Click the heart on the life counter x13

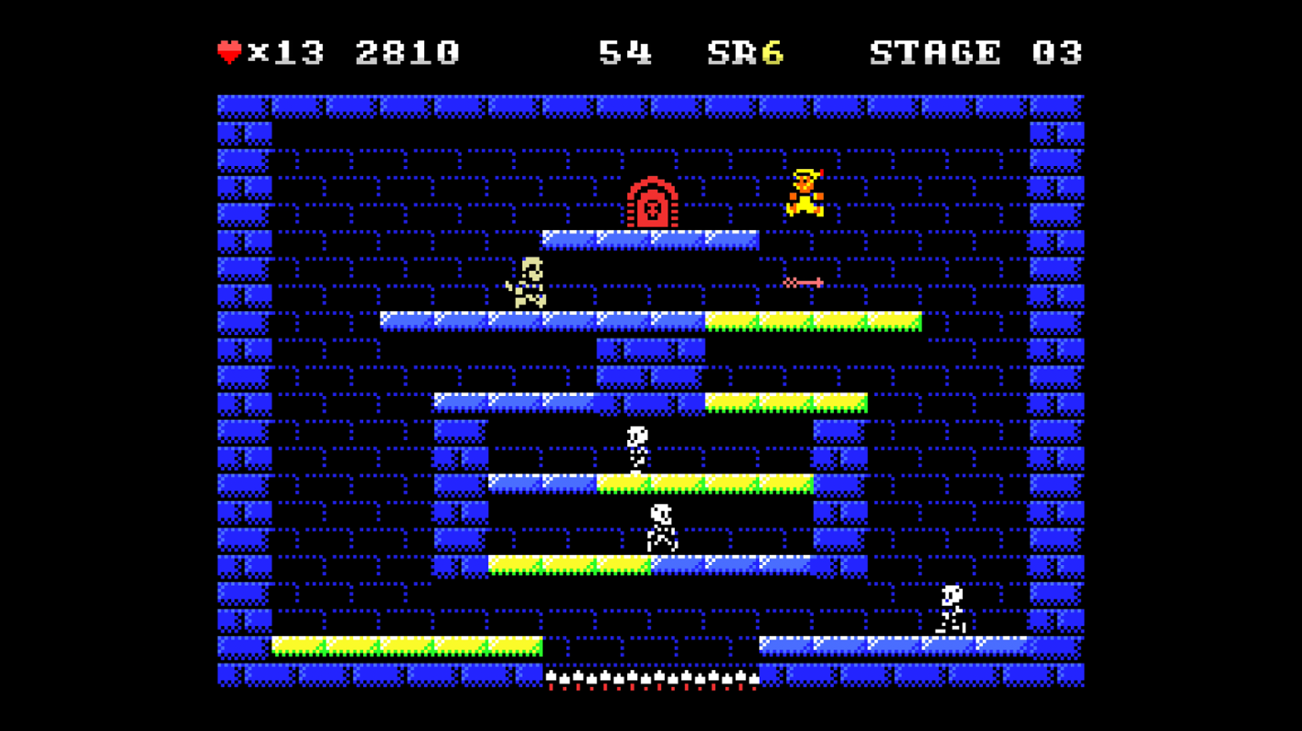click(229, 51)
